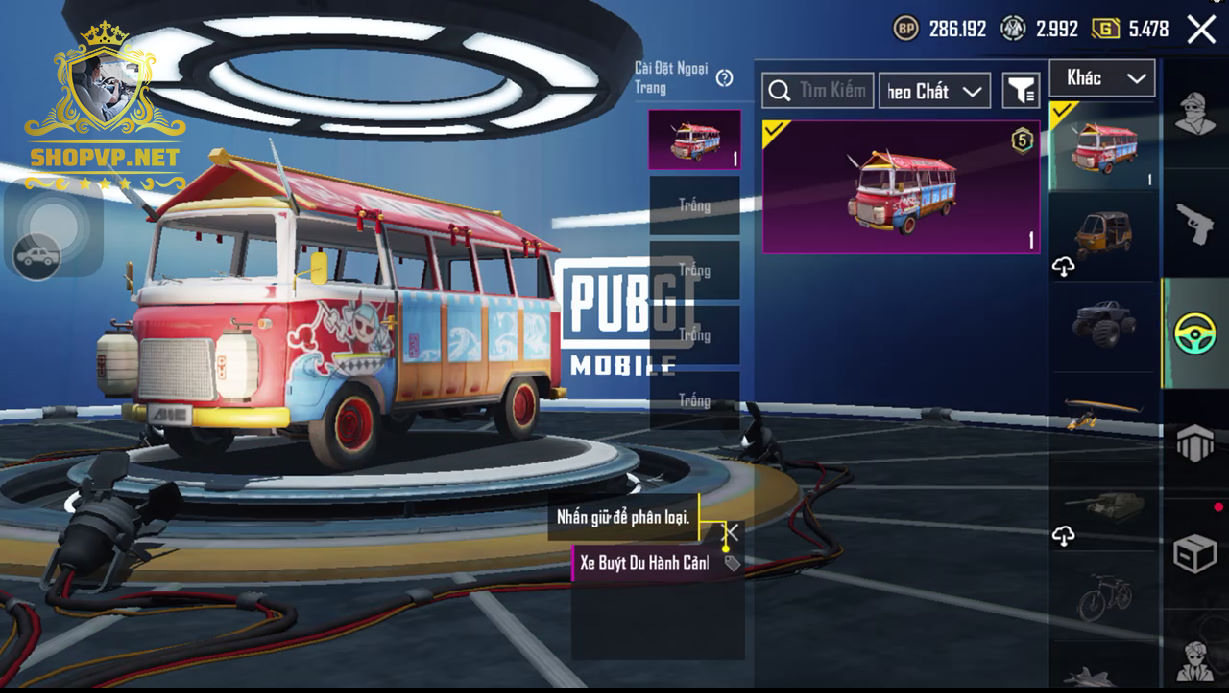Viewport: 1229px width, 693px height.
Task: Expand the Khác category dropdown
Action: coord(1102,78)
